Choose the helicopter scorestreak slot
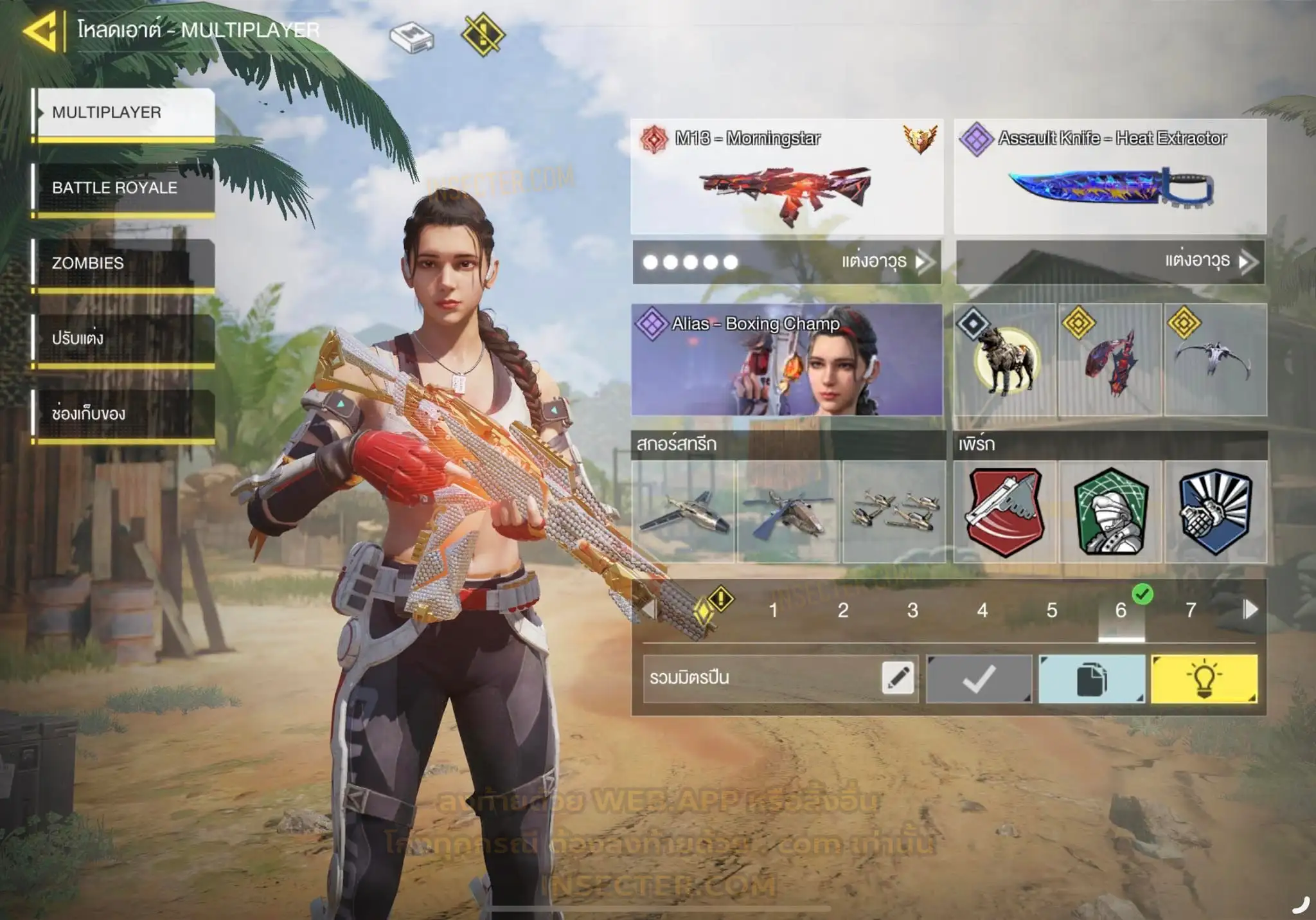 point(788,512)
